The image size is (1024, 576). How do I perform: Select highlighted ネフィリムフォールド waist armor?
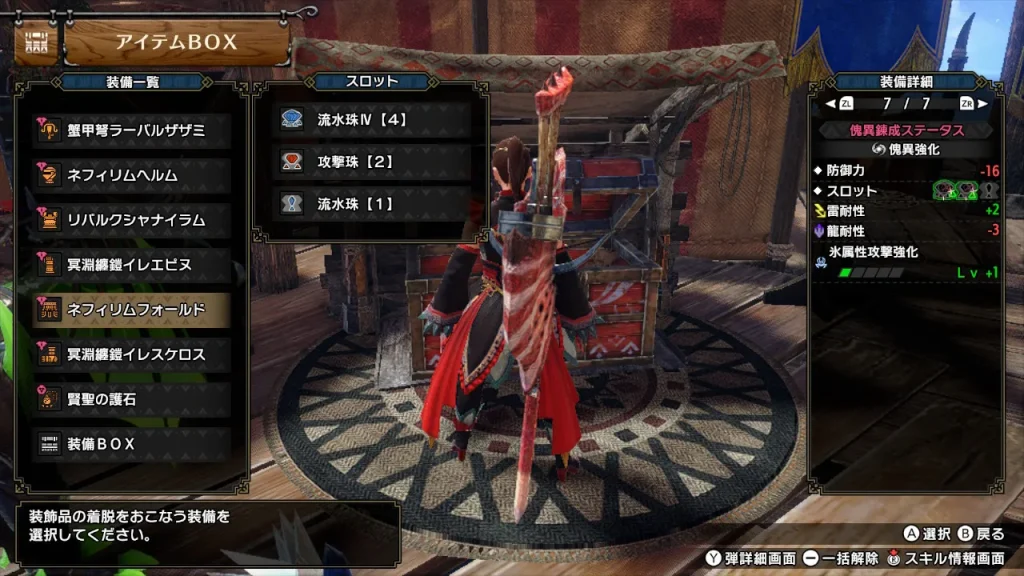[132, 310]
